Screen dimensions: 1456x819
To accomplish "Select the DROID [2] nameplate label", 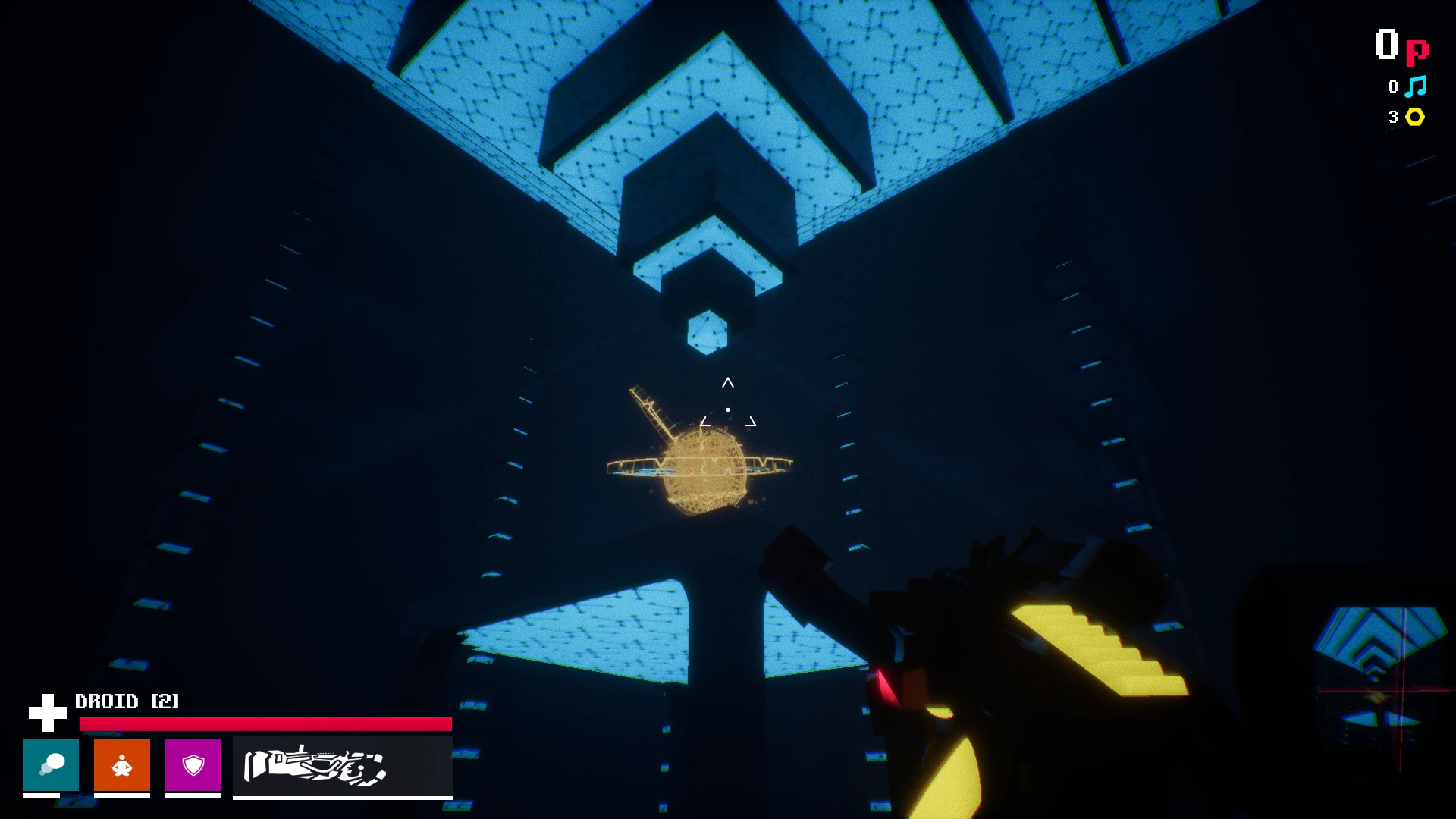I will click(x=127, y=701).
